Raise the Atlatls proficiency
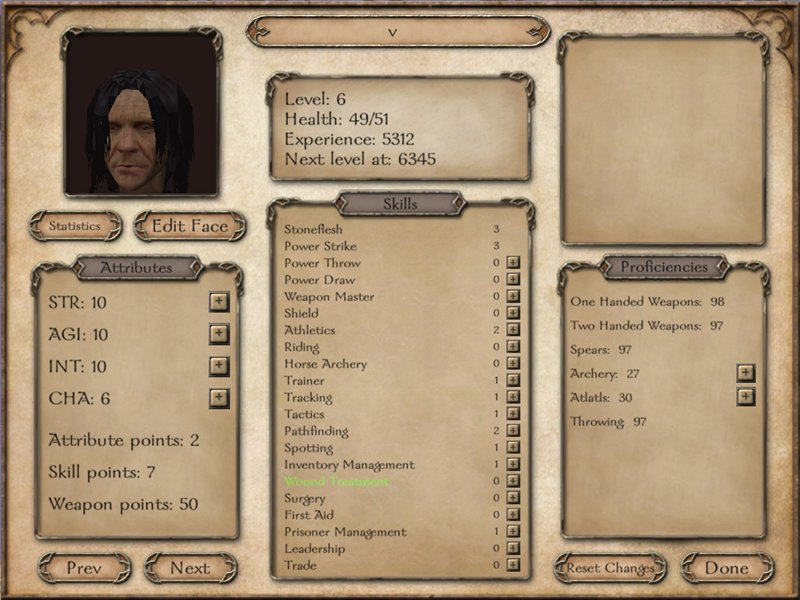This screenshot has width=800, height=600. tap(745, 397)
